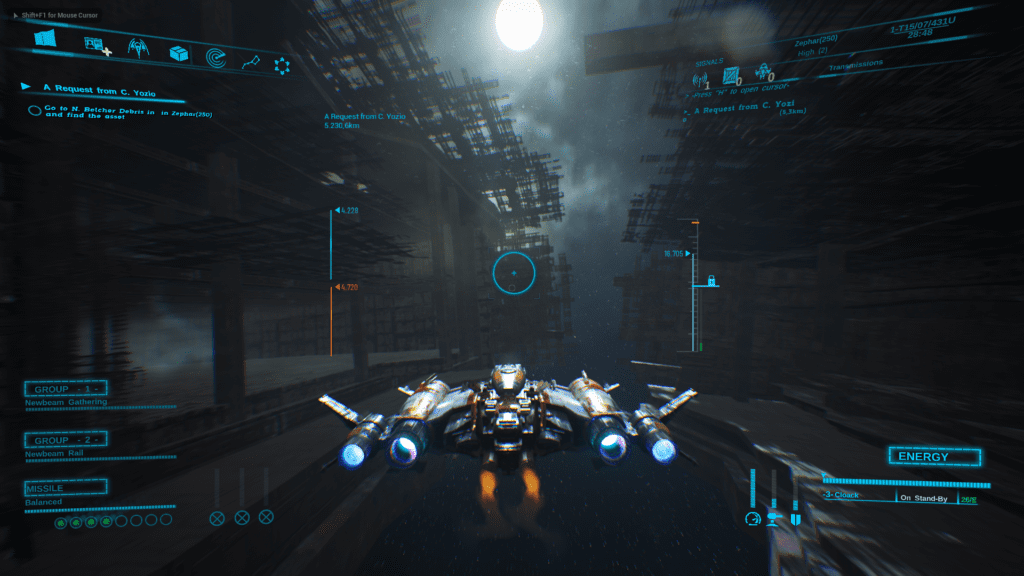This screenshot has width=1024, height=576.
Task: Select weapon Group 1 panel
Action: 66,389
